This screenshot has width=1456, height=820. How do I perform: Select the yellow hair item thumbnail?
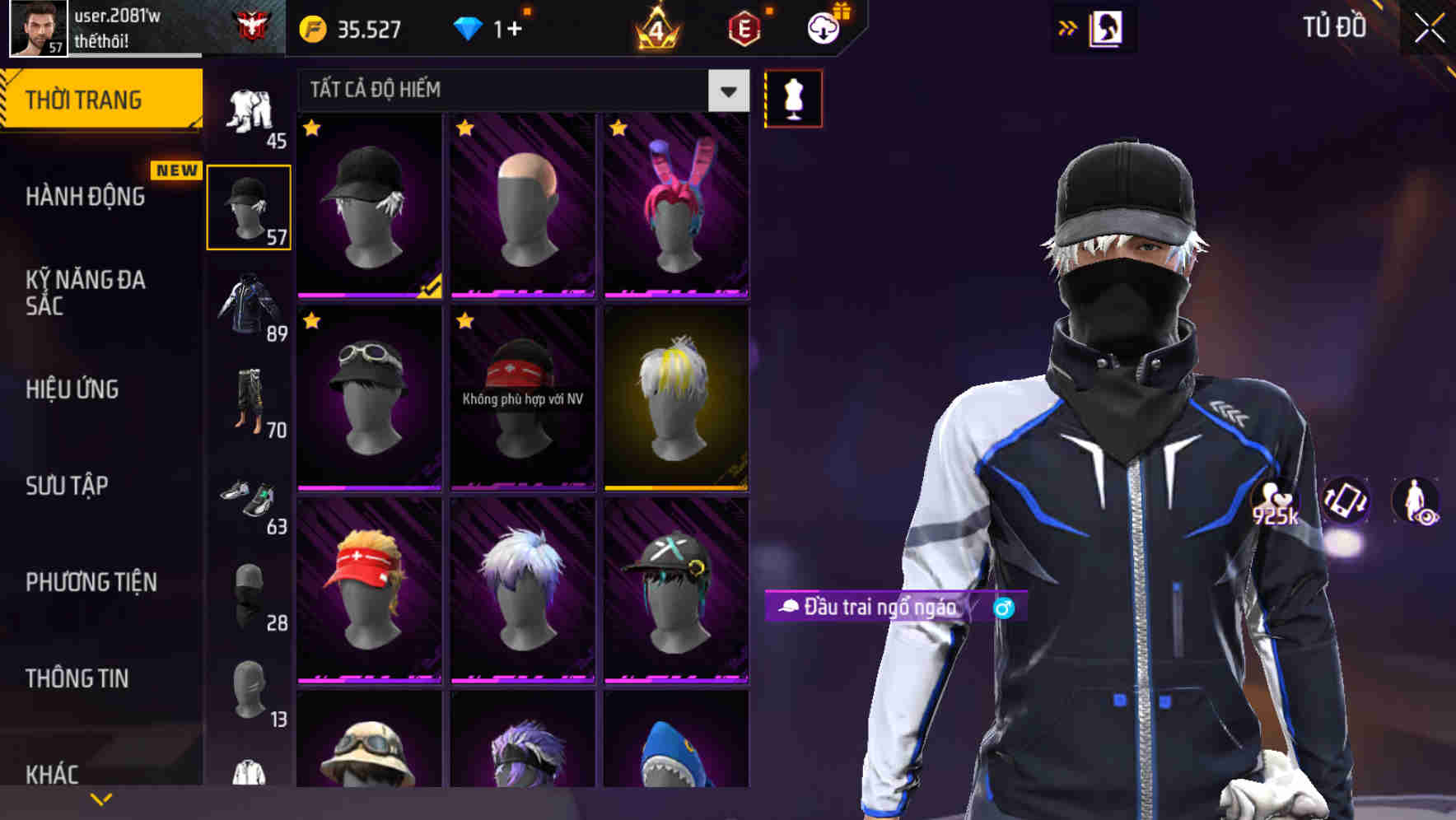tap(675, 401)
